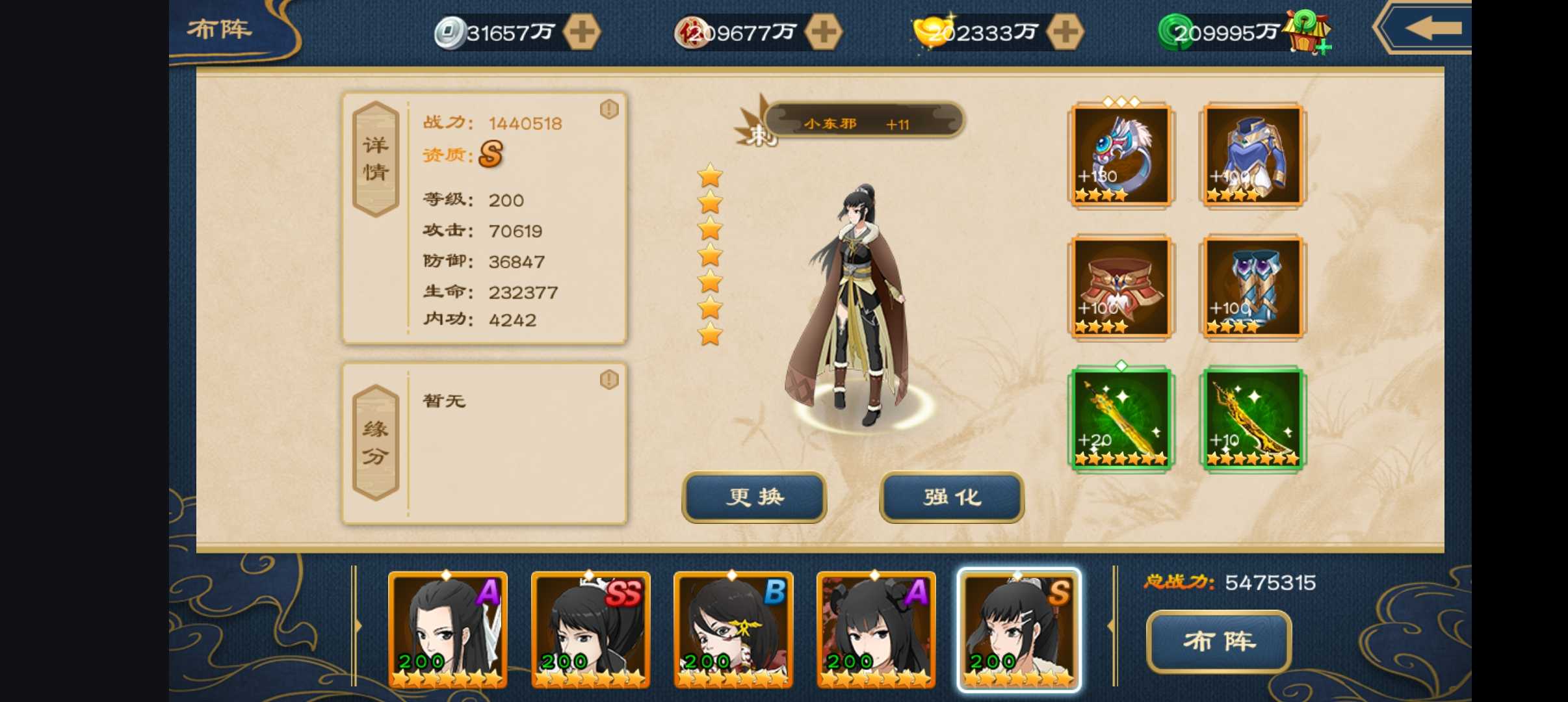This screenshot has width=1568, height=702.
Task: Show info for the 缘分 bond panel
Action: click(x=609, y=380)
